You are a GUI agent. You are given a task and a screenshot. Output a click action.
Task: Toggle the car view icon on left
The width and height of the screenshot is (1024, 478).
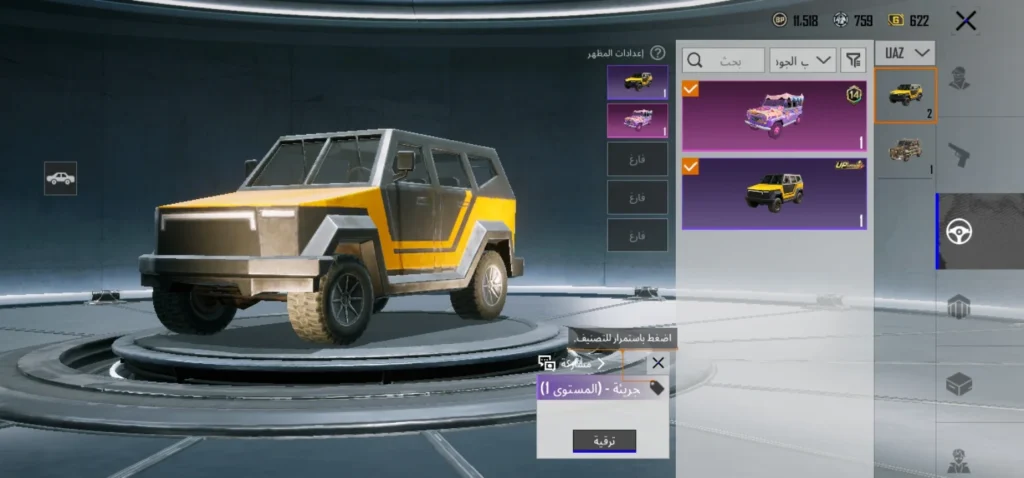coord(60,178)
